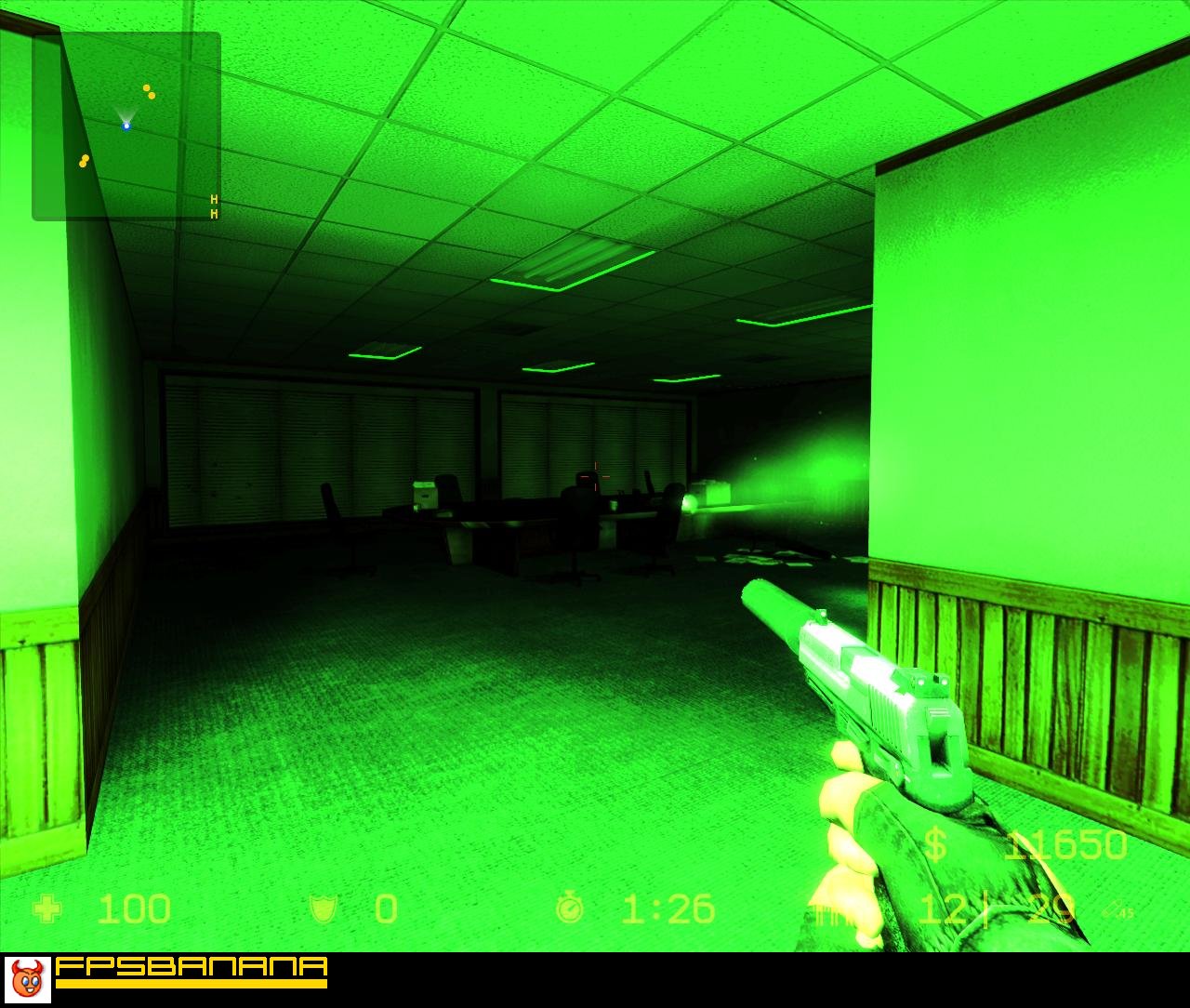Viewport: 1190px width, 1008px height.
Task: Click the dollar sign beside the money value
Action: pos(936,843)
